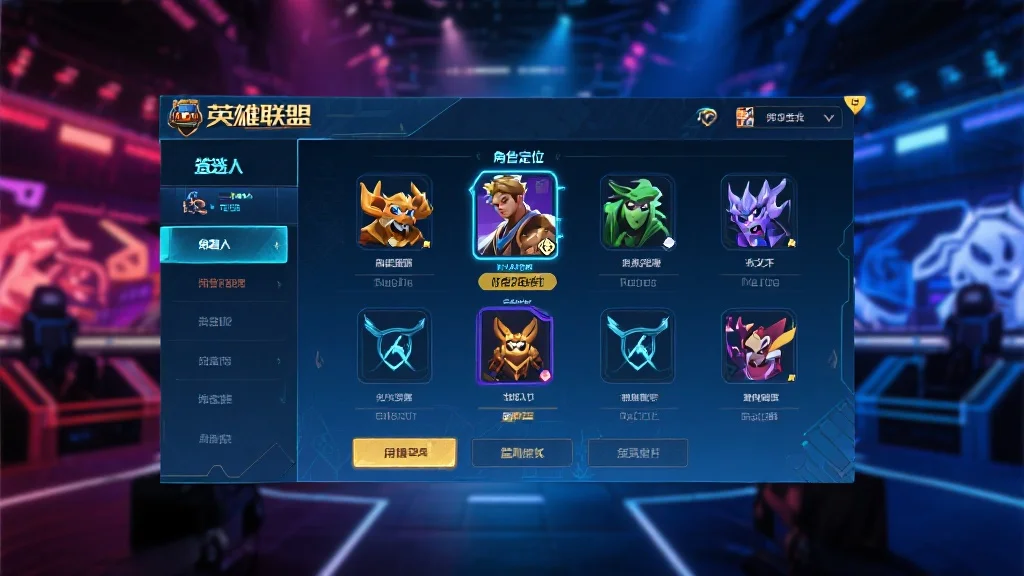
Task: Select the purple spiky-haired champion portrait
Action: [759, 212]
